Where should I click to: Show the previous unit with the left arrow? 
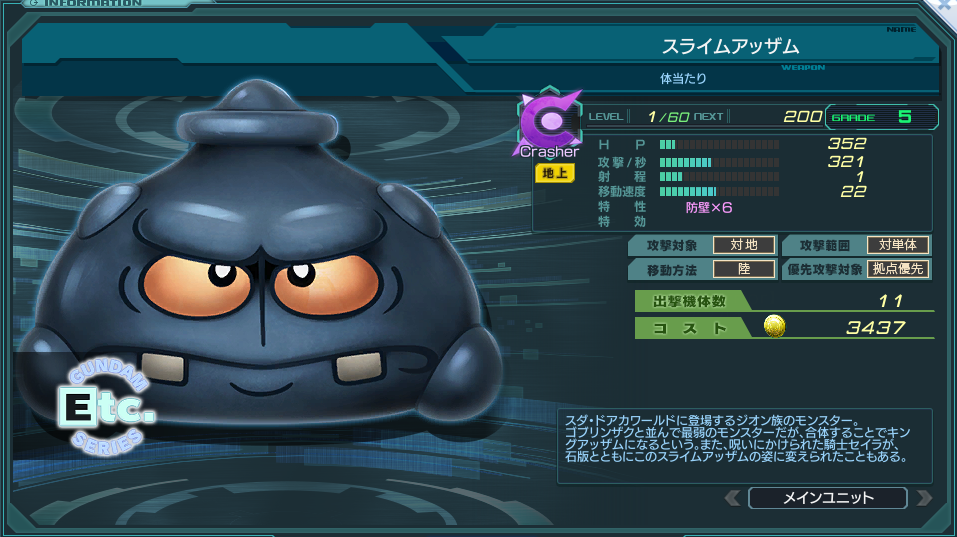coord(733,498)
